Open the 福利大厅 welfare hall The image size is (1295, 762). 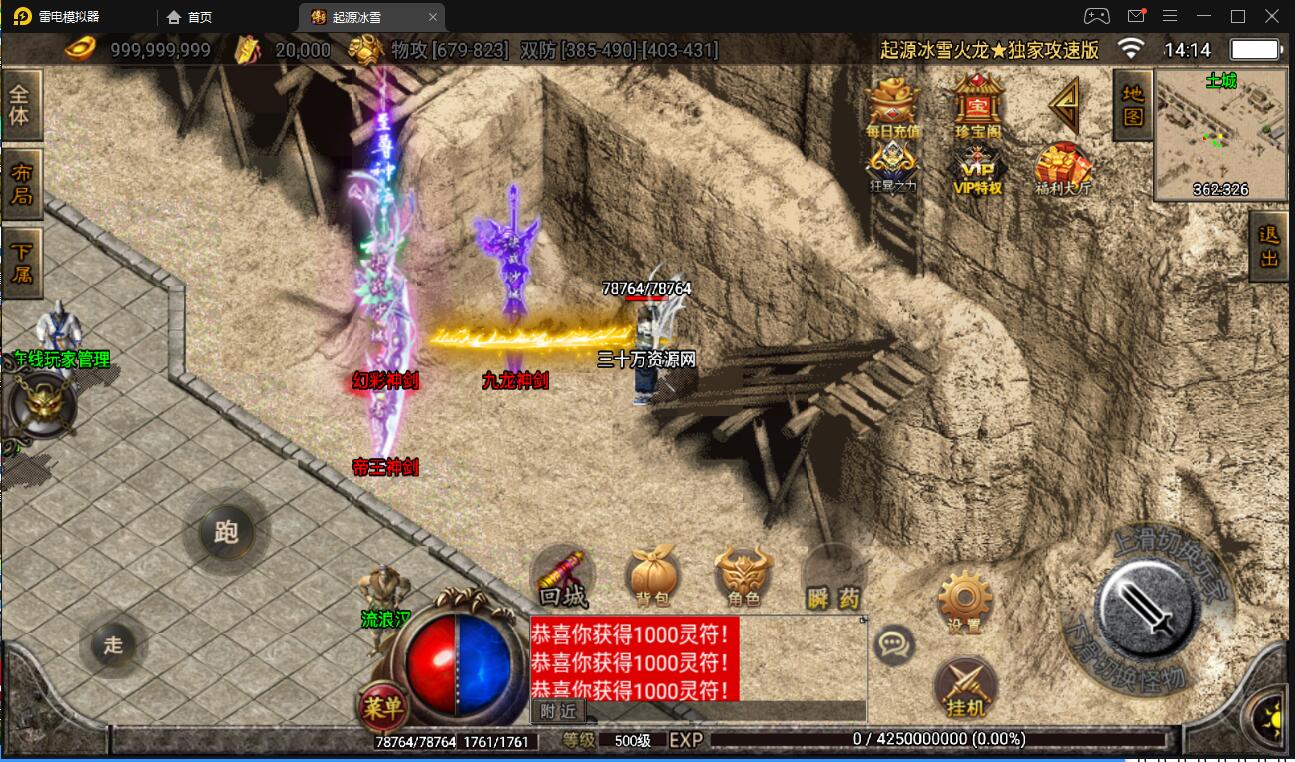(x=1063, y=168)
